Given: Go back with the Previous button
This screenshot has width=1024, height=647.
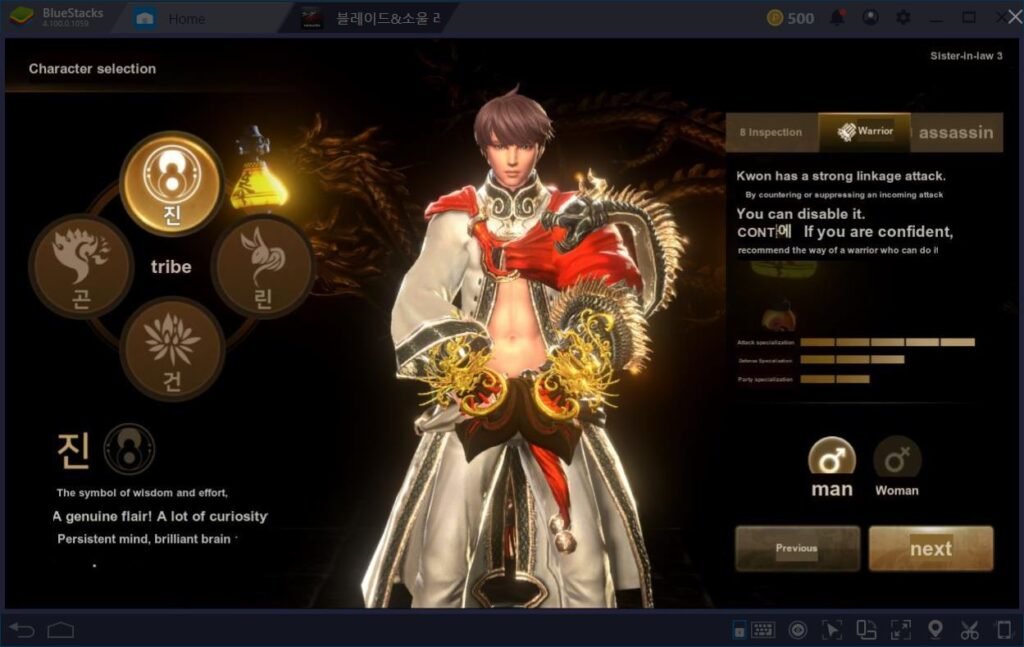Looking at the screenshot, I should pyautogui.click(x=797, y=548).
